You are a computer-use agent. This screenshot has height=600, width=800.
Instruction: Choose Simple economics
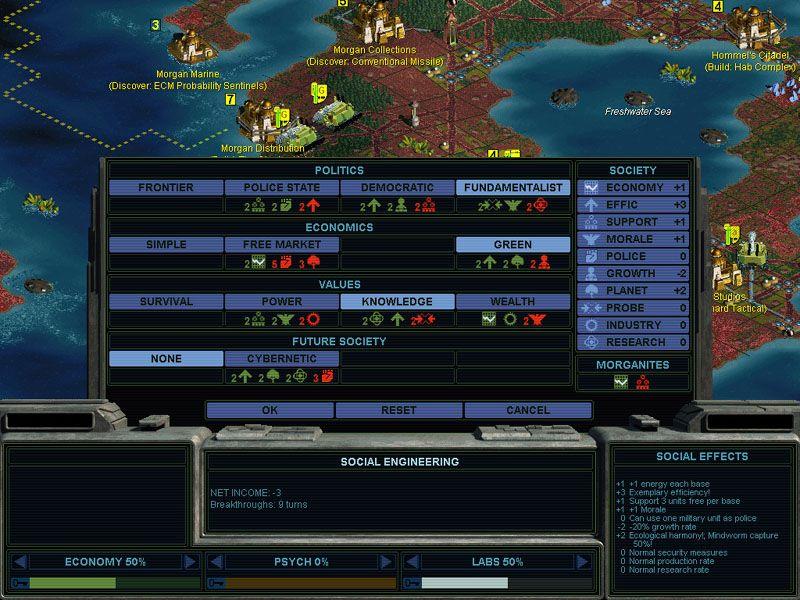tap(166, 245)
